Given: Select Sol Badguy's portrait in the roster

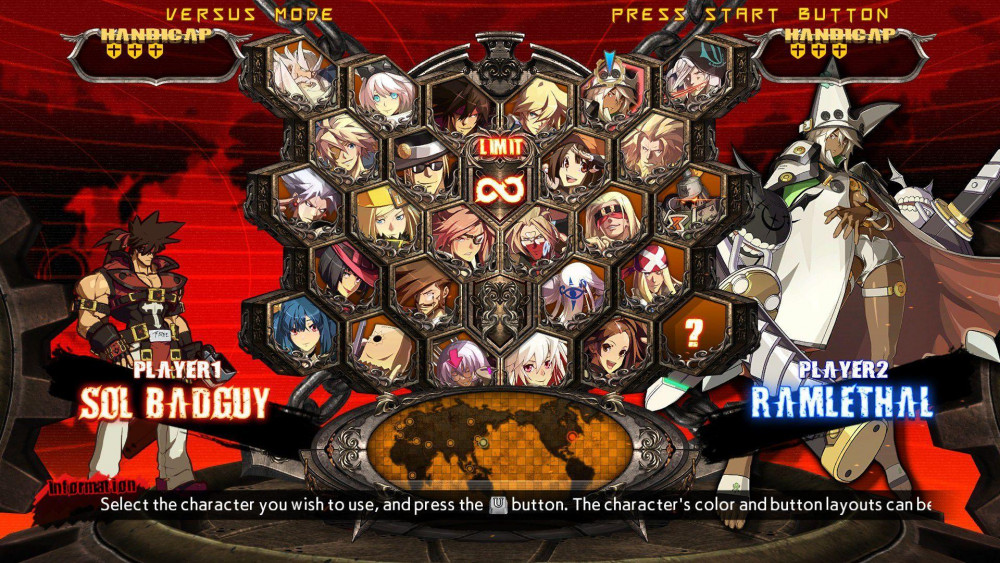Looking at the screenshot, I should point(461,108).
